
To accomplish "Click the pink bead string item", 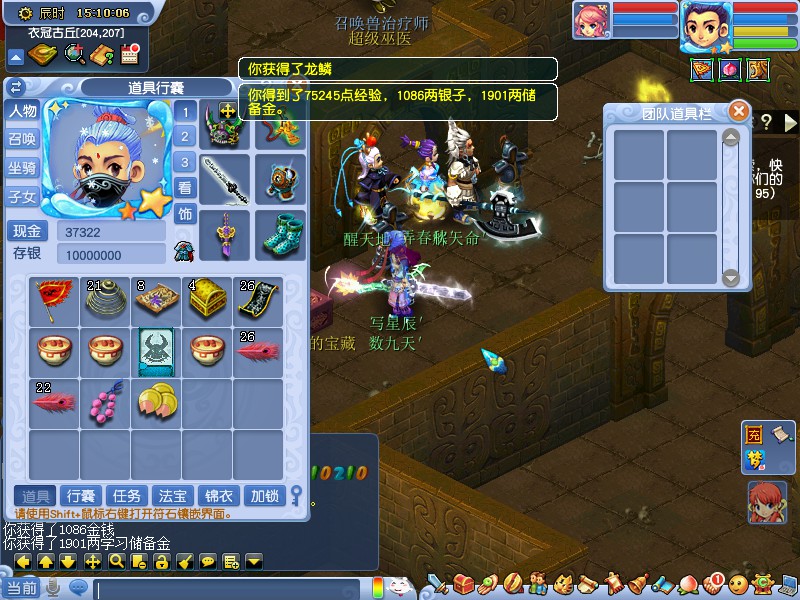I will click(x=104, y=401).
